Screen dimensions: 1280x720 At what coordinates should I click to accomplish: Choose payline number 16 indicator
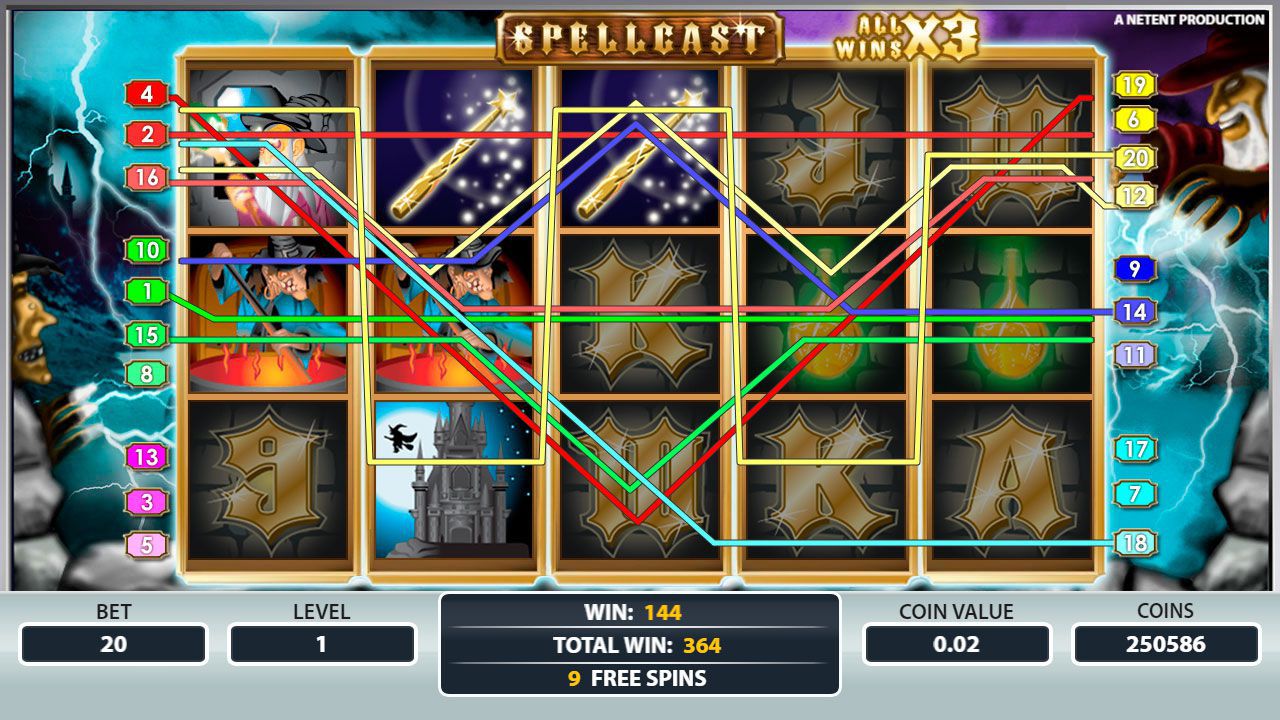point(147,178)
